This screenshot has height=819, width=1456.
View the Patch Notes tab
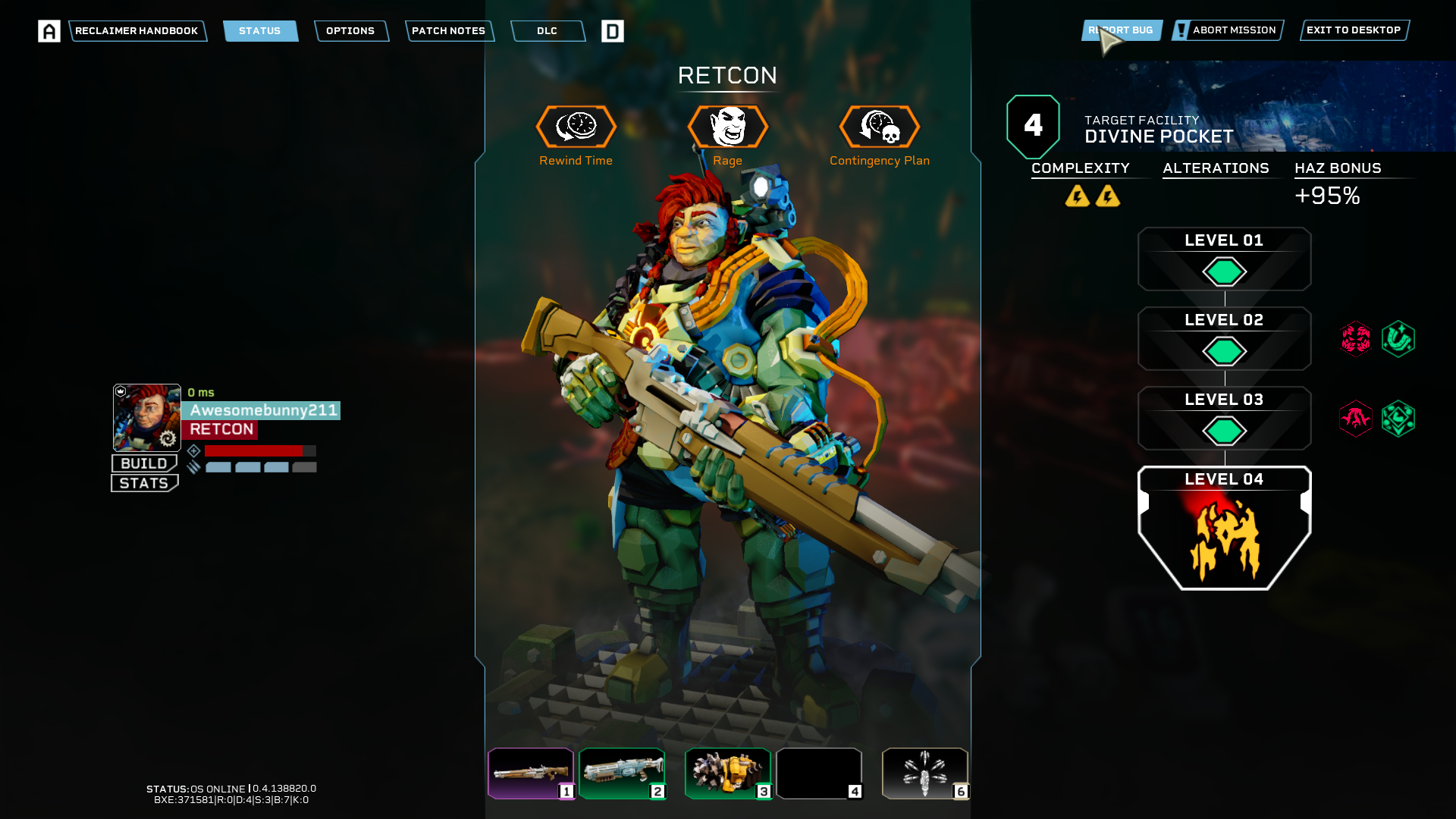pos(449,31)
